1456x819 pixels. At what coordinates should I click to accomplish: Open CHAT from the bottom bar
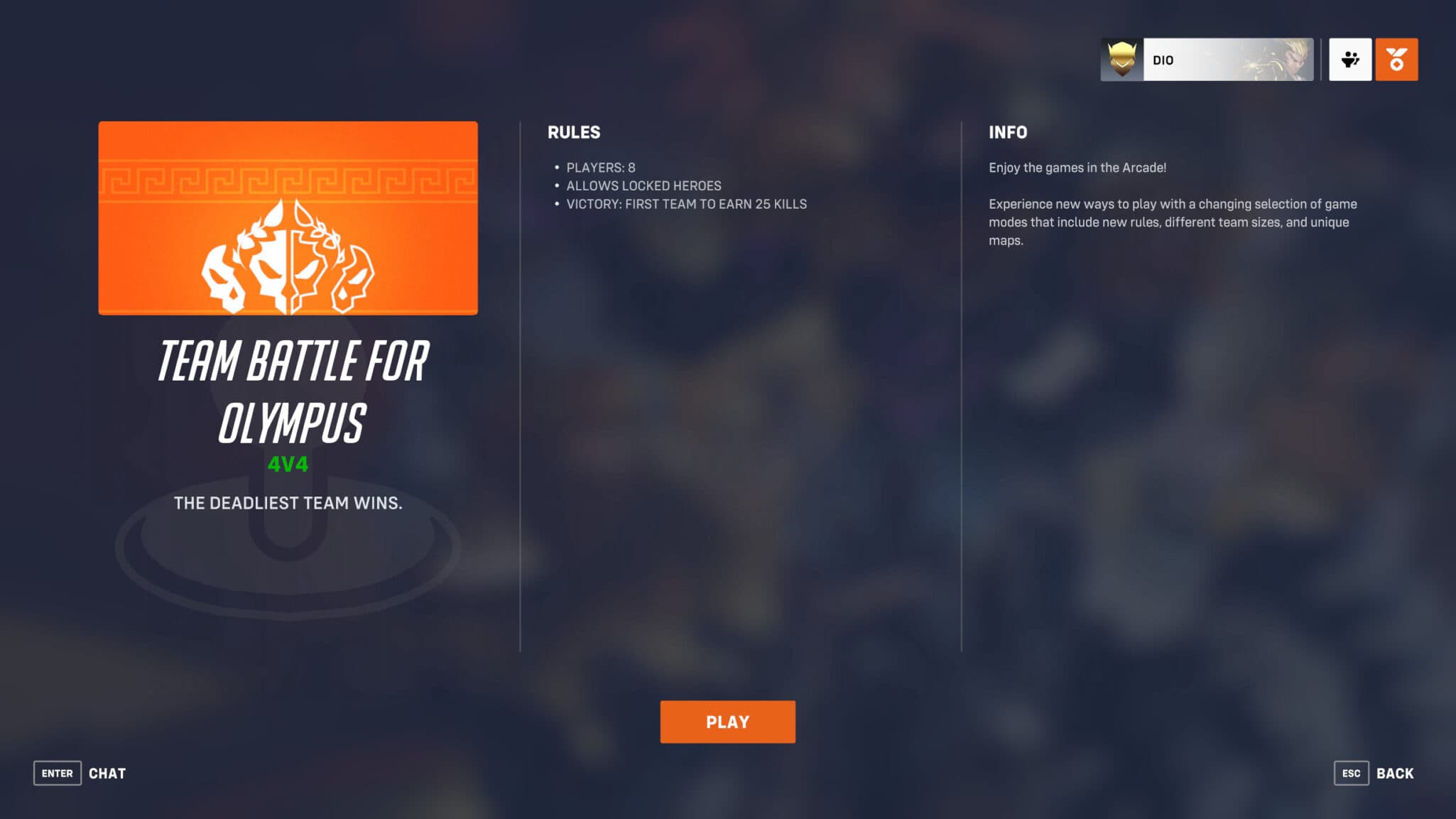coord(107,773)
